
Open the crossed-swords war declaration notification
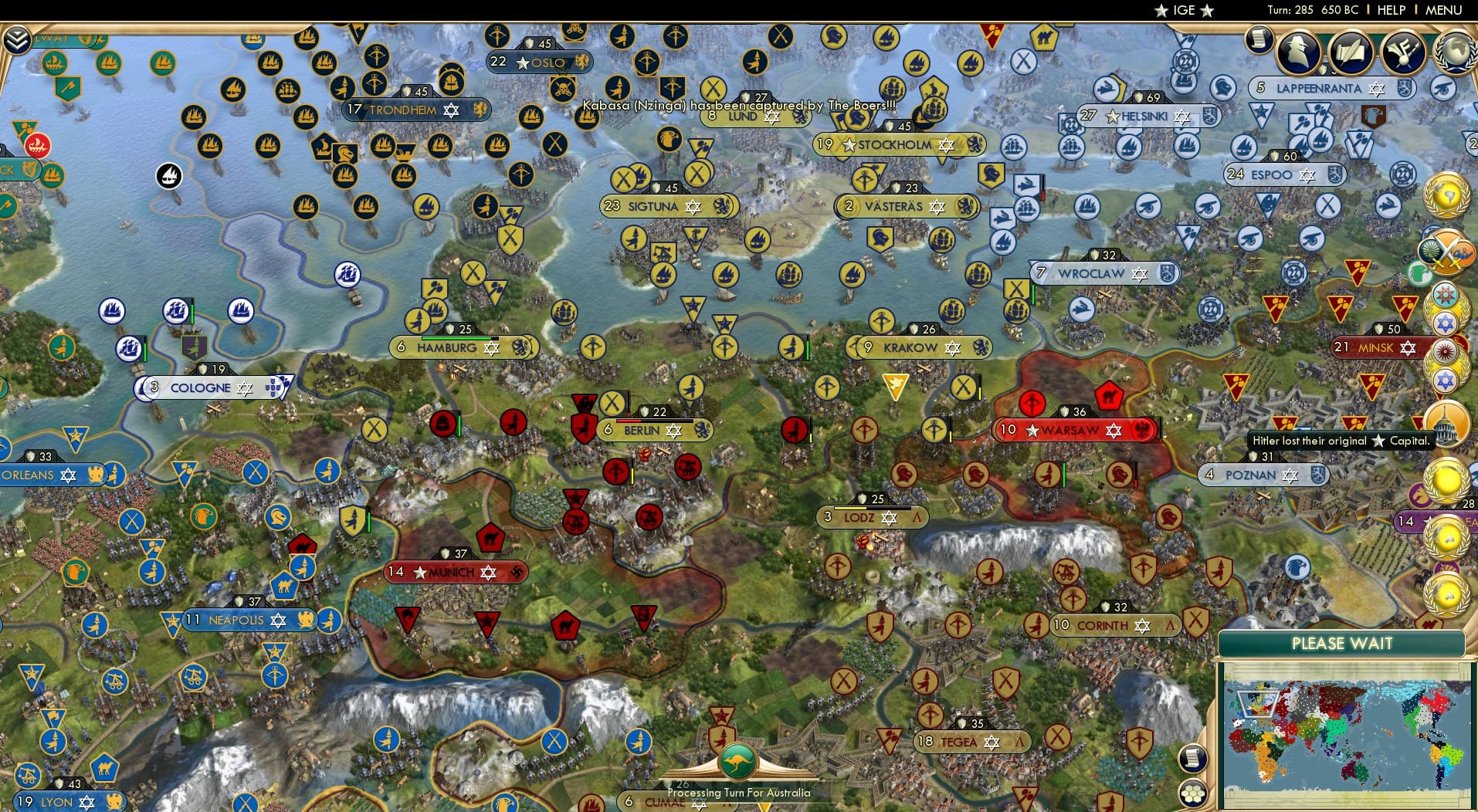[x=1449, y=251]
